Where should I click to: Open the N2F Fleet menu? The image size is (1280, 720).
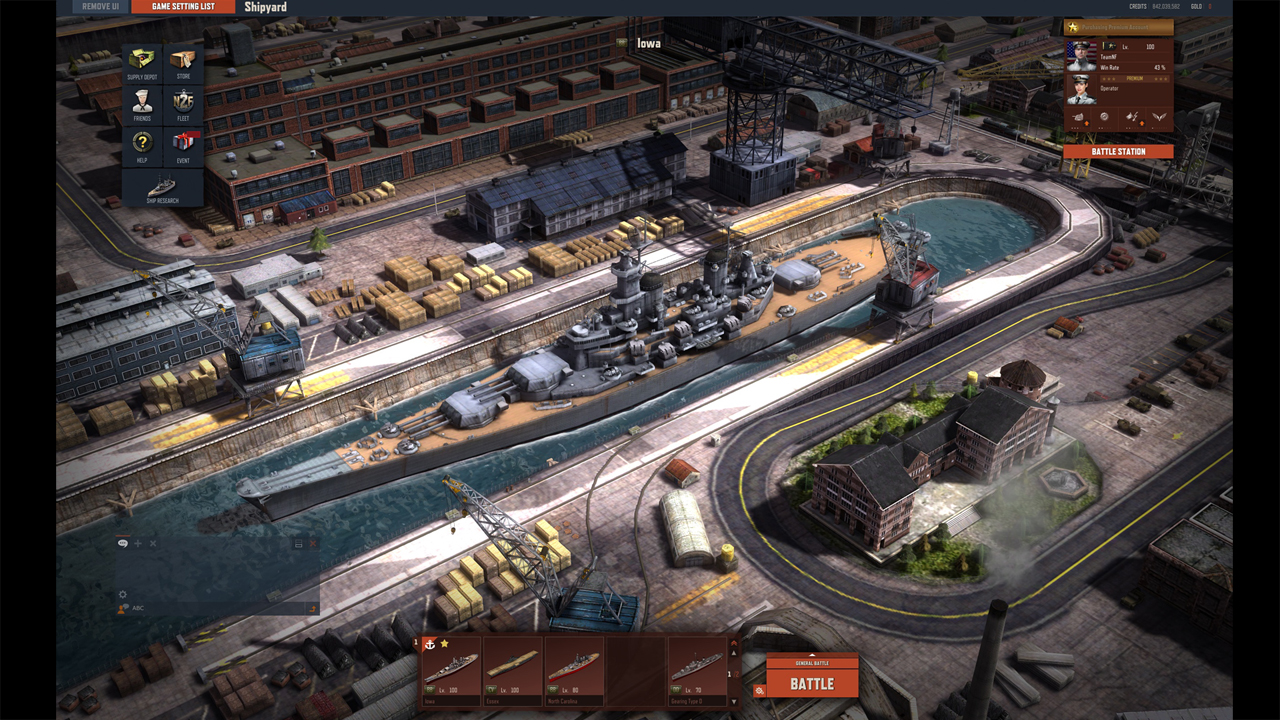[x=185, y=106]
